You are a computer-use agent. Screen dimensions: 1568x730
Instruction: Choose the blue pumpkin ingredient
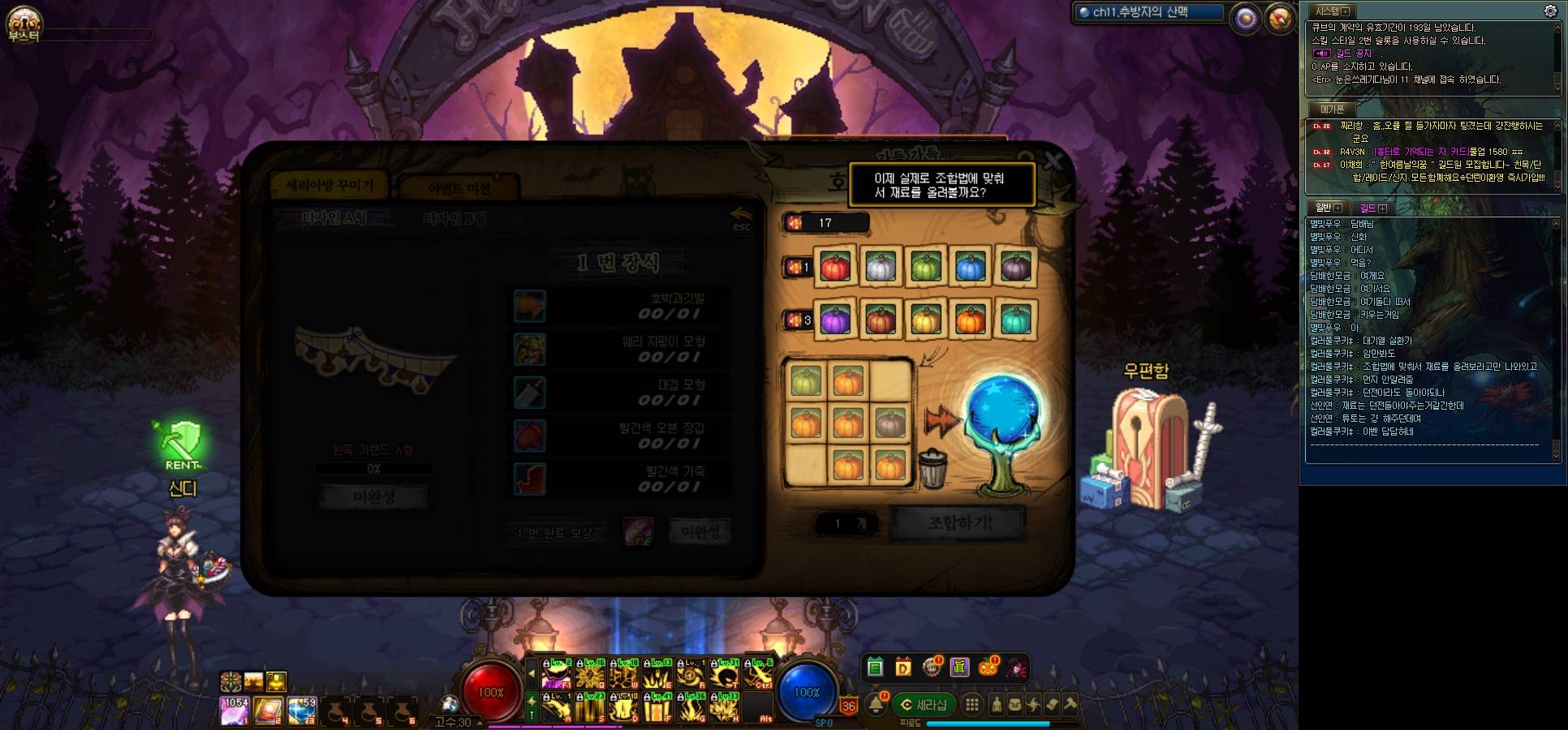[x=971, y=267]
